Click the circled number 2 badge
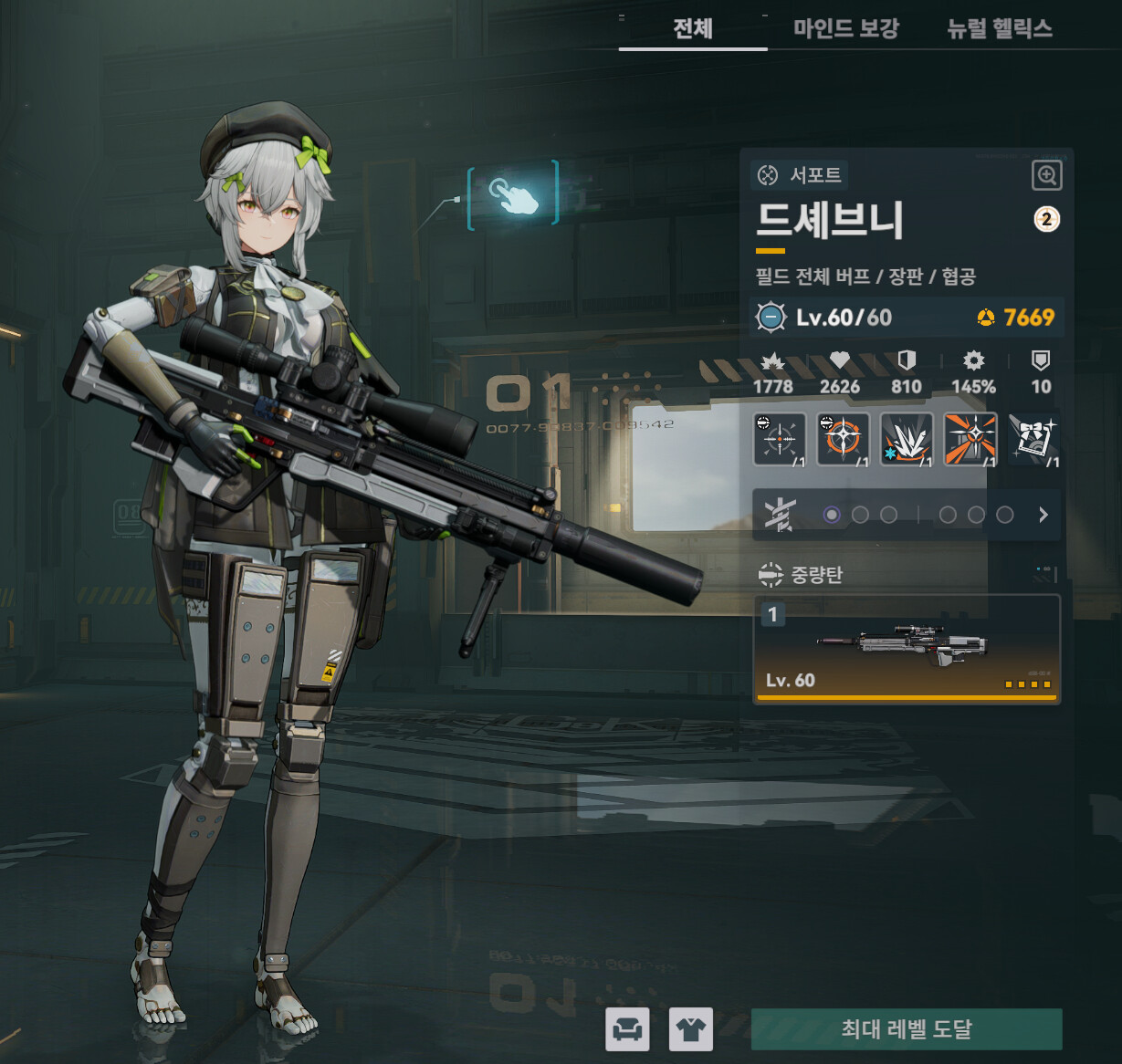Screen dimensions: 1122x1064 (x=1046, y=219)
